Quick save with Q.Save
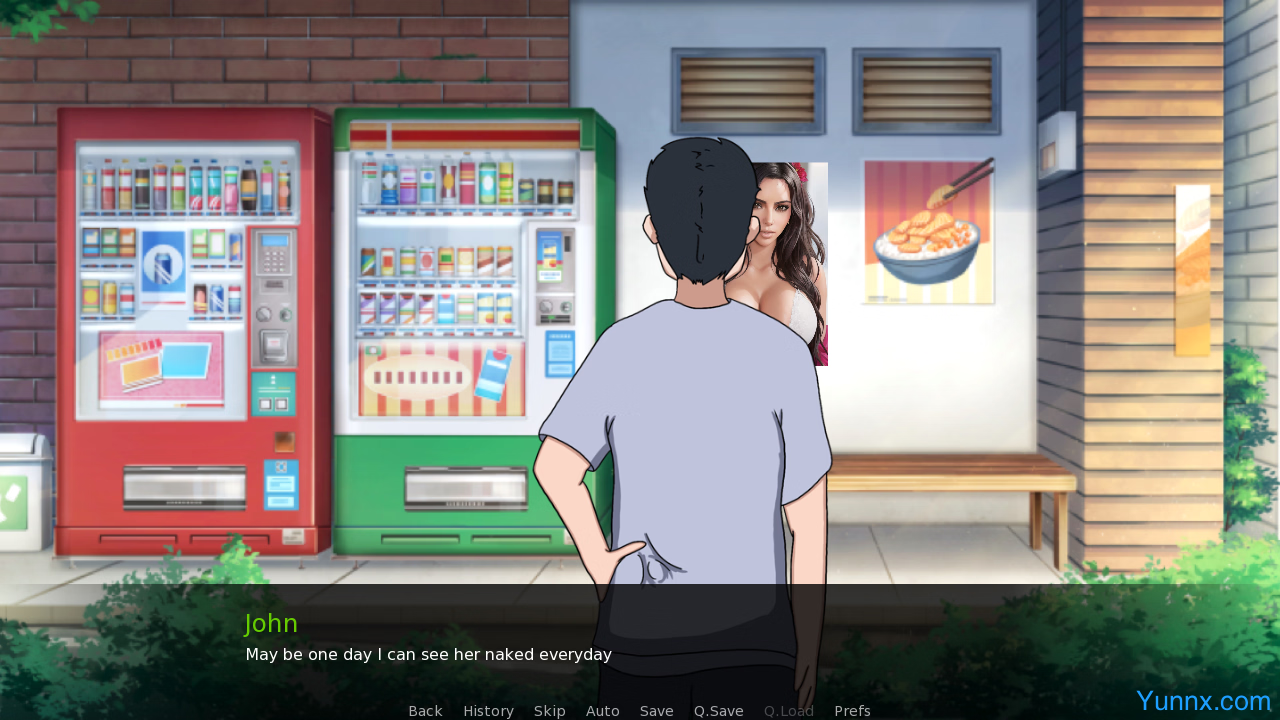This screenshot has width=1280, height=720. click(718, 711)
